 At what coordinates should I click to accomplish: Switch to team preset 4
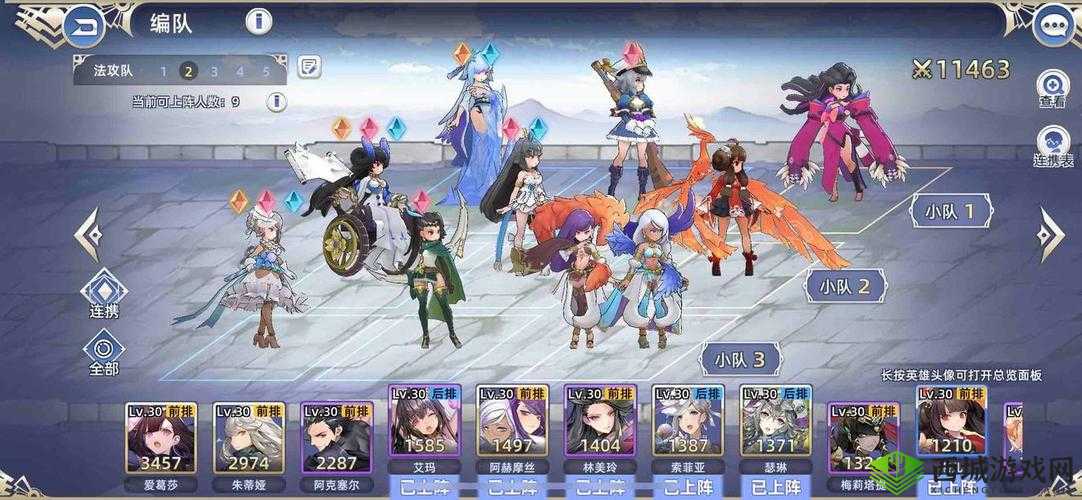[x=240, y=71]
